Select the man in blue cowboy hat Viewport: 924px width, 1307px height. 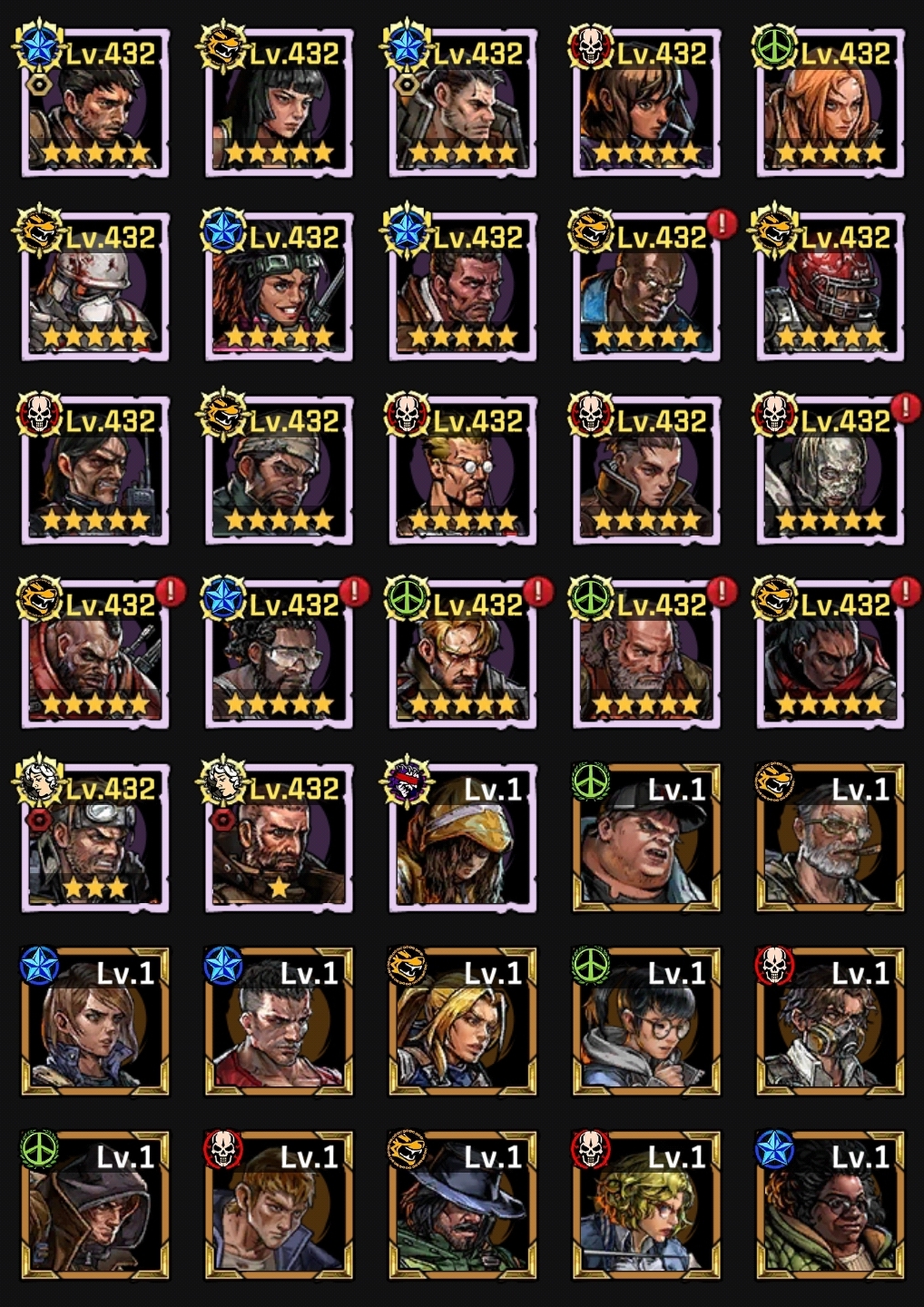[462, 1206]
